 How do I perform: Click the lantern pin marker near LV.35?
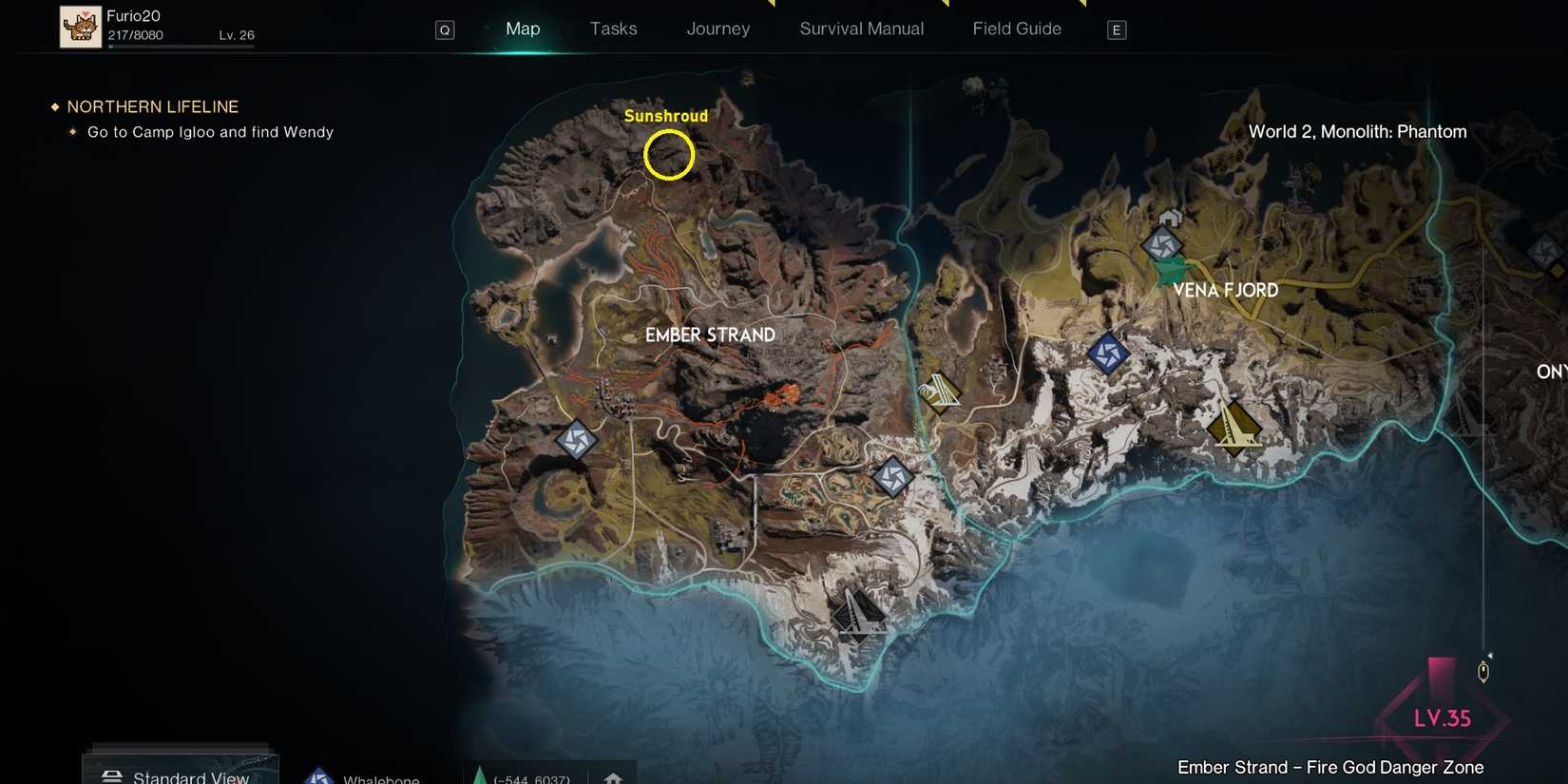[1482, 670]
